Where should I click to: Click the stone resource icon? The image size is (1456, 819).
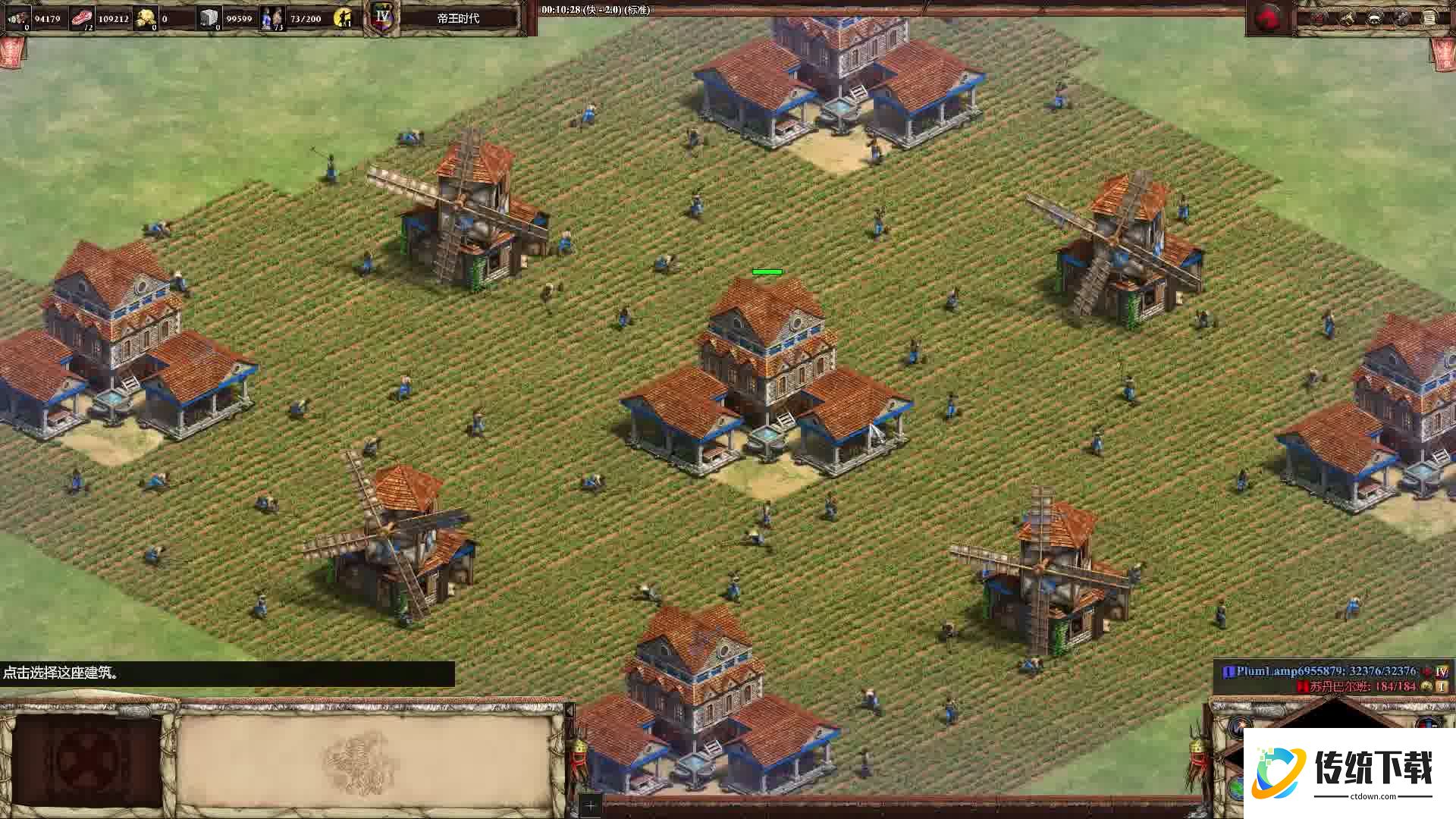[x=209, y=17]
